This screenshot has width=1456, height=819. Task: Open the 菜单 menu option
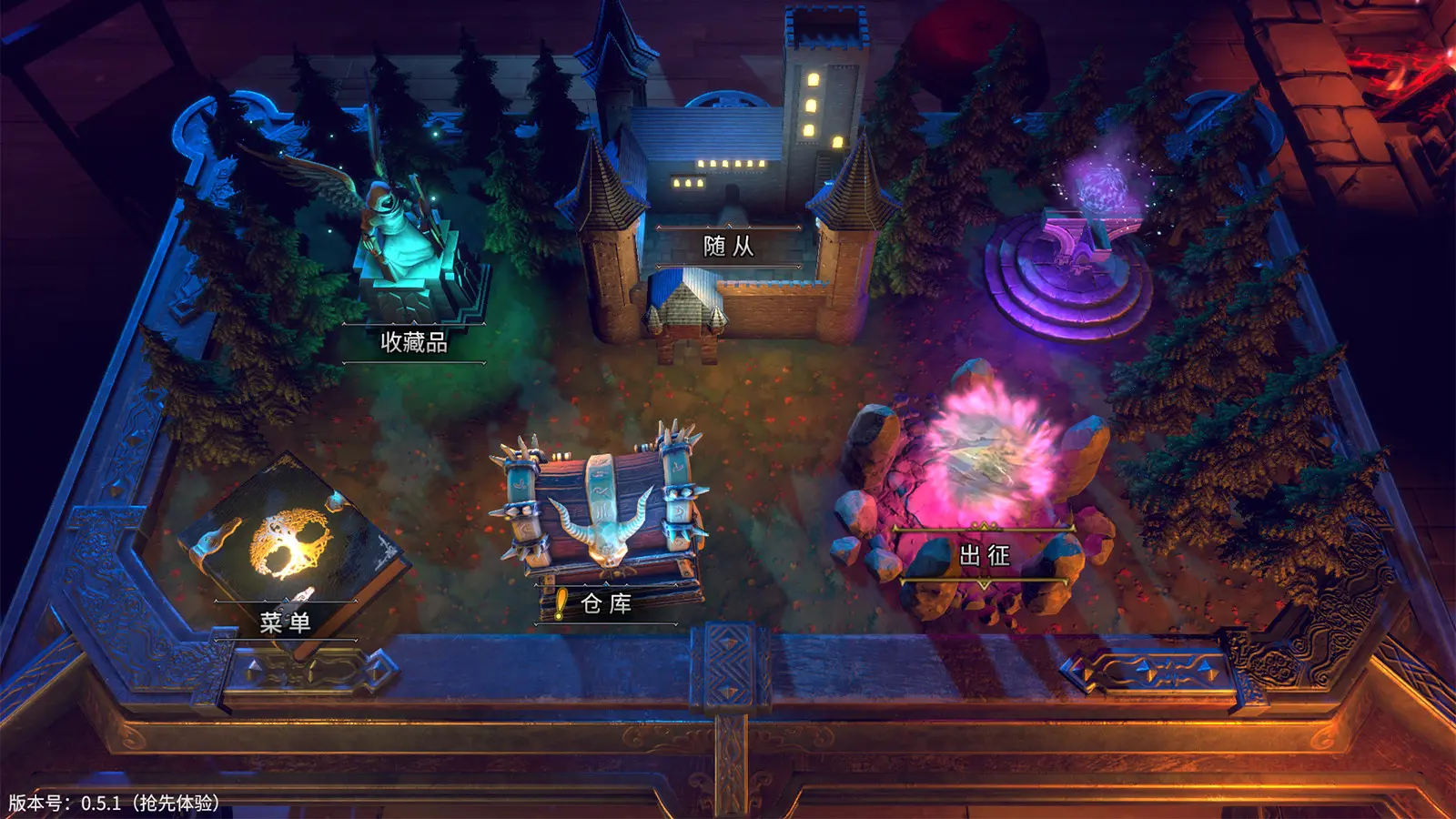(x=285, y=622)
